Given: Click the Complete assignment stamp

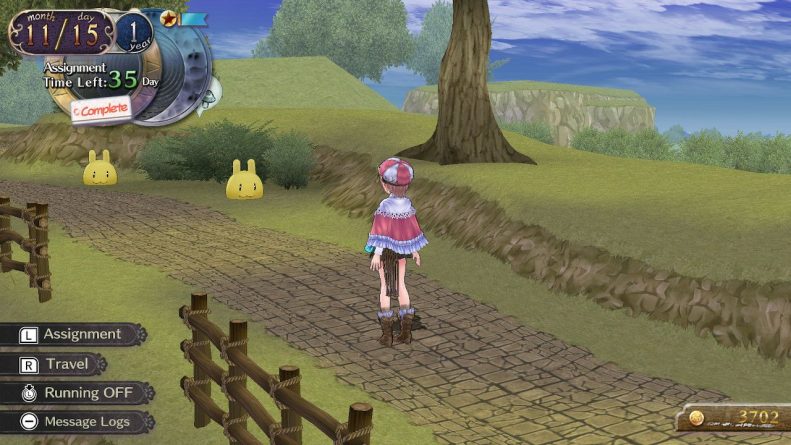Looking at the screenshot, I should 101,109.
